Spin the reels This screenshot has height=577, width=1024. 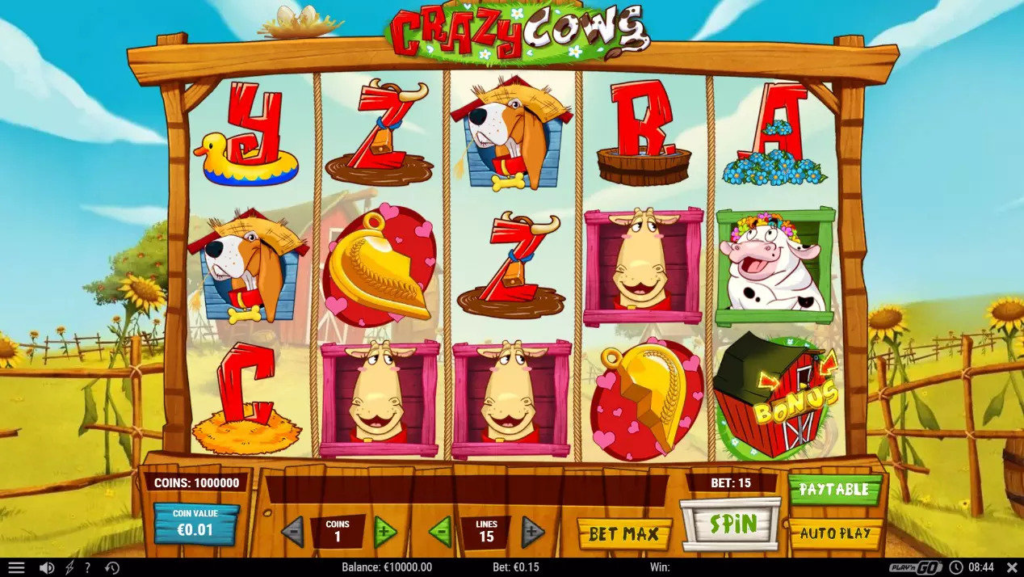(x=730, y=523)
